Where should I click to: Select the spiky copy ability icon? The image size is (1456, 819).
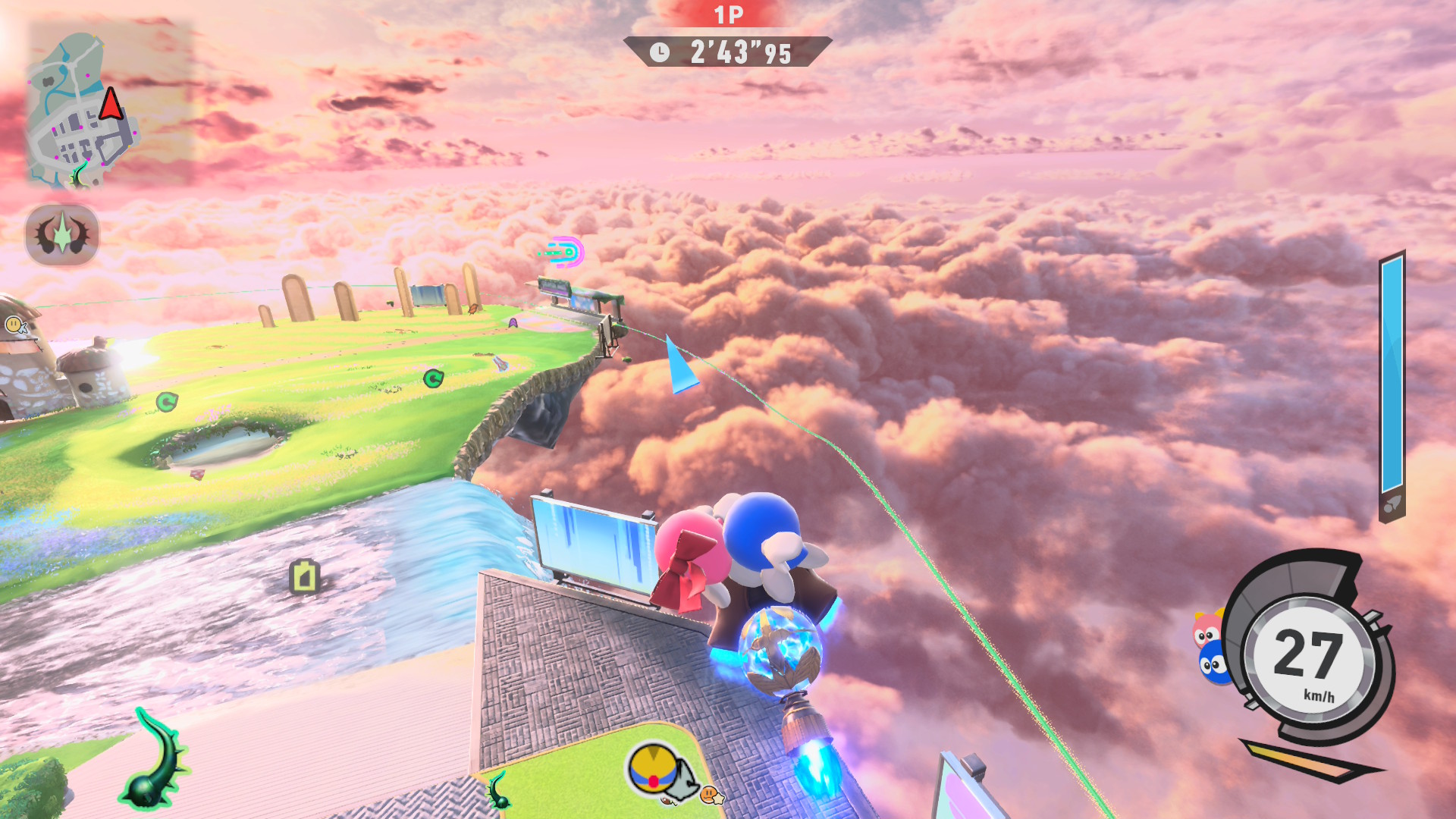pos(62,234)
